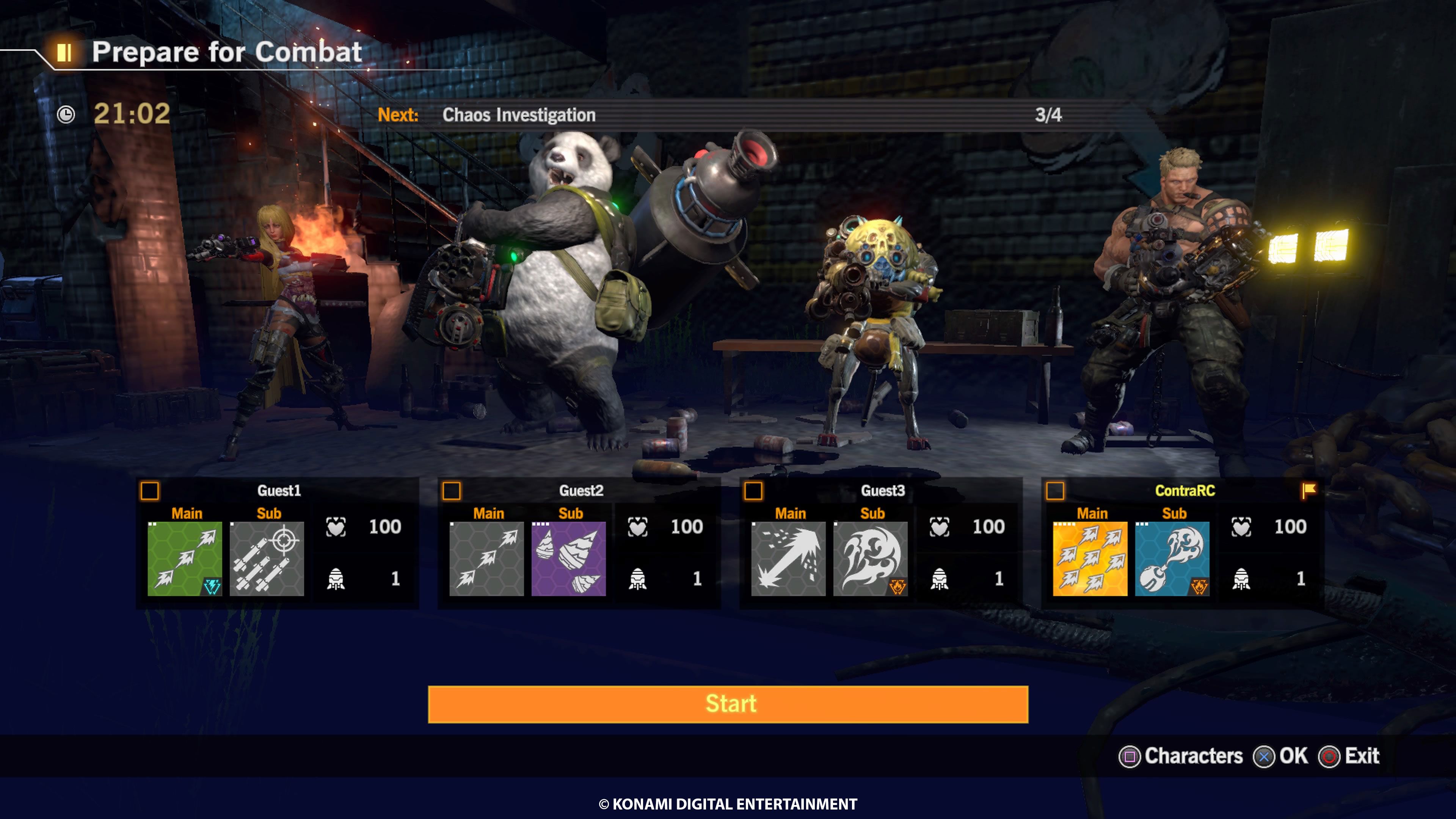Toggle Guest3's ready checkbox
1456x819 pixels.
click(x=753, y=491)
